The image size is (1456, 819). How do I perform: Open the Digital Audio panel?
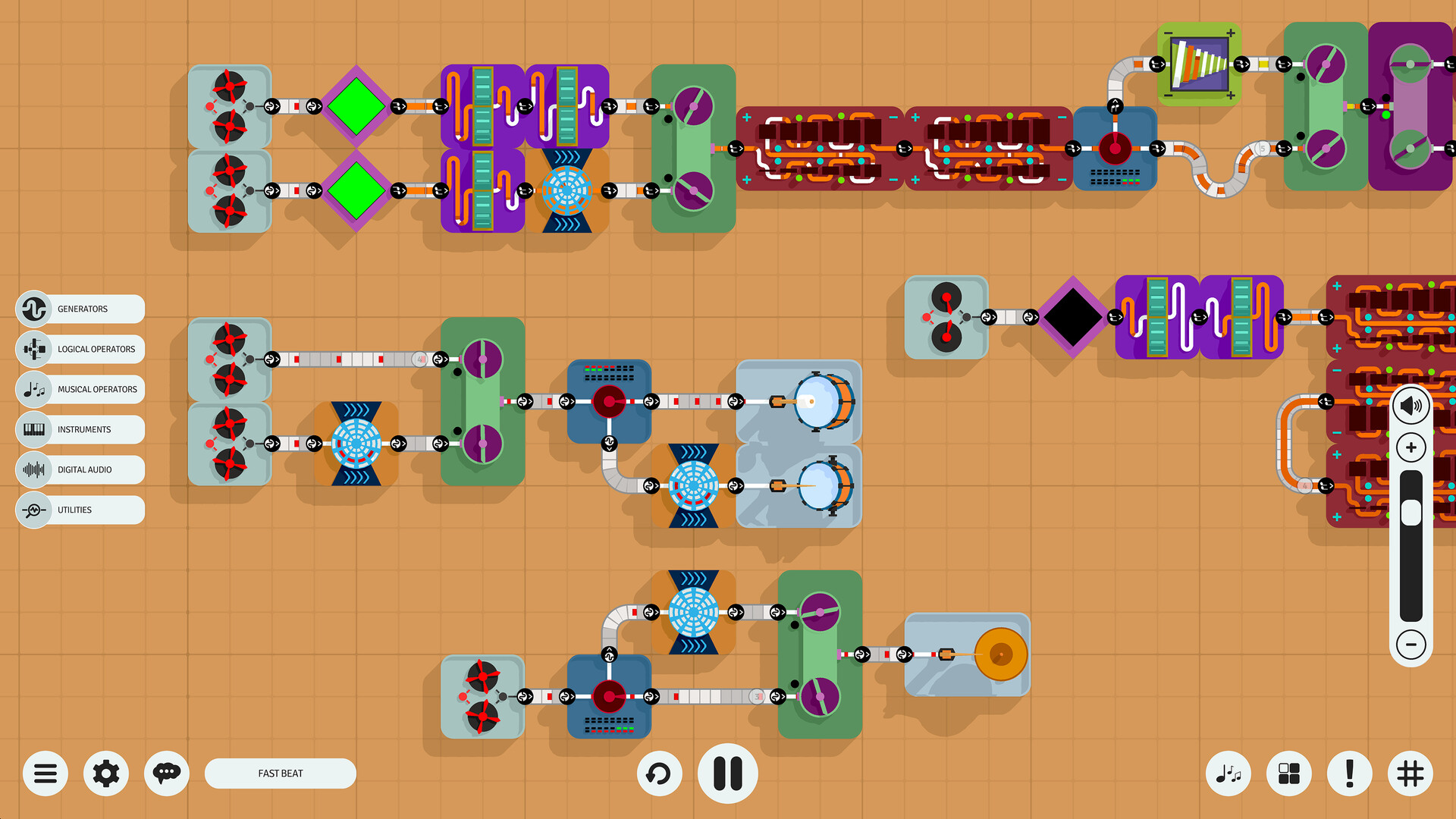tap(80, 469)
